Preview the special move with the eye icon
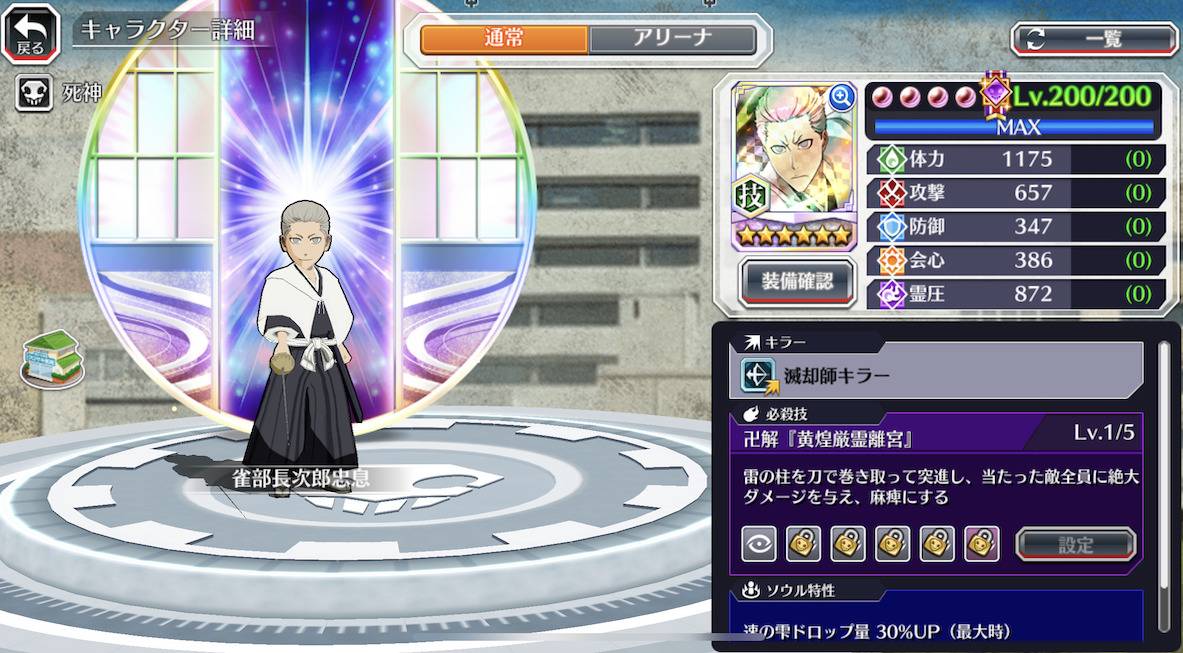 pos(759,544)
